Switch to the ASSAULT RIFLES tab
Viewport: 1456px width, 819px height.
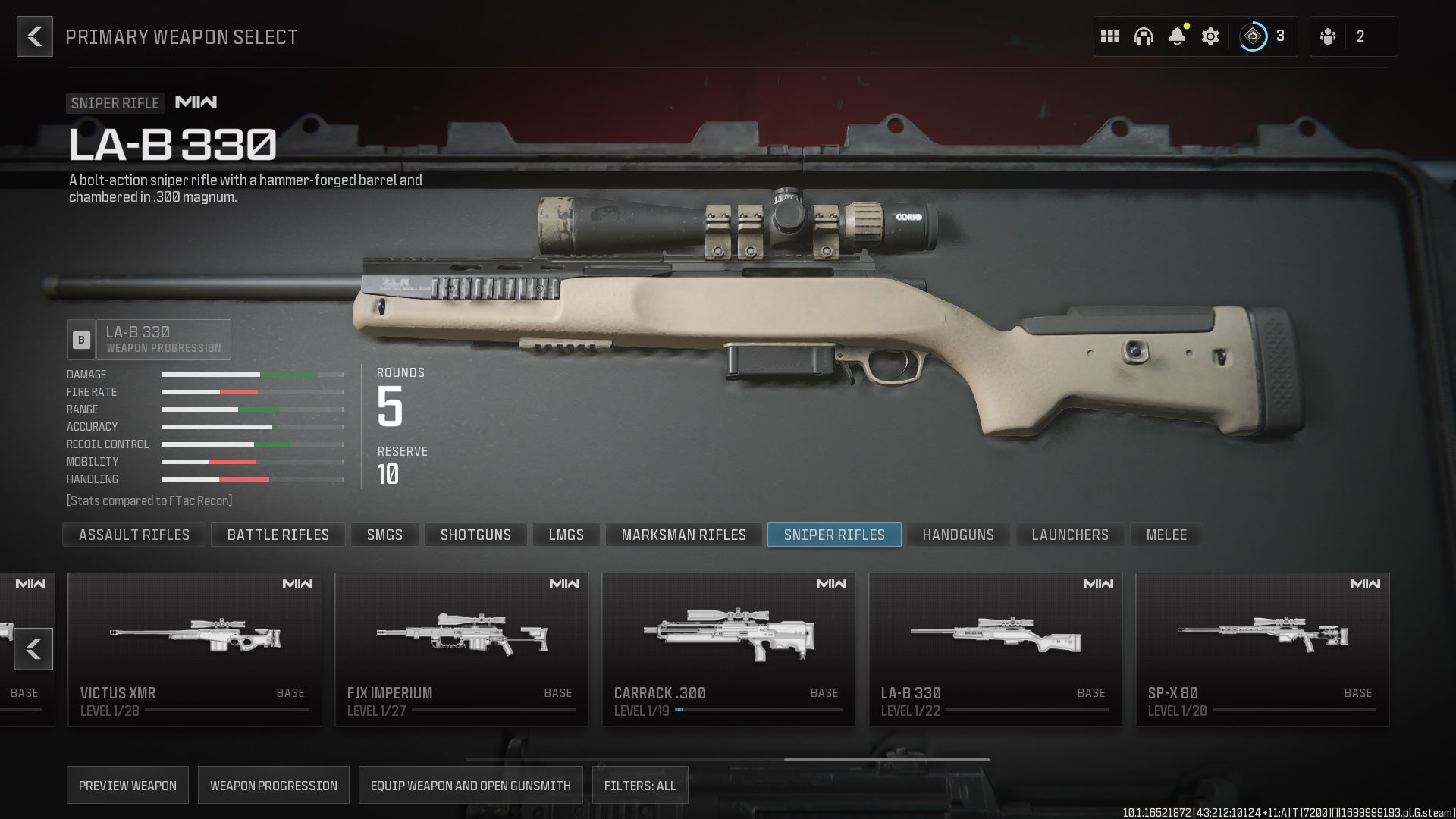pos(133,535)
